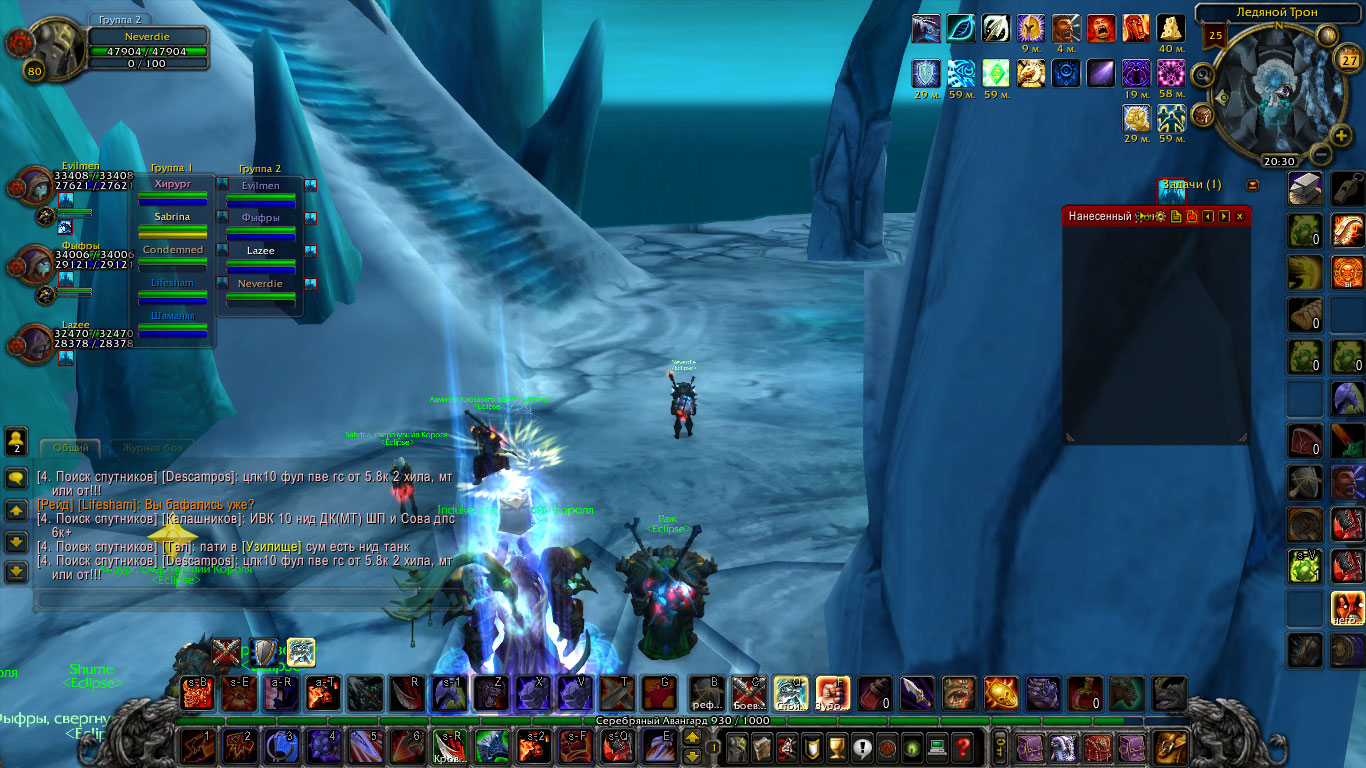Click the minimap zoom-in plus button
The width and height of the screenshot is (1366, 768).
1342,135
